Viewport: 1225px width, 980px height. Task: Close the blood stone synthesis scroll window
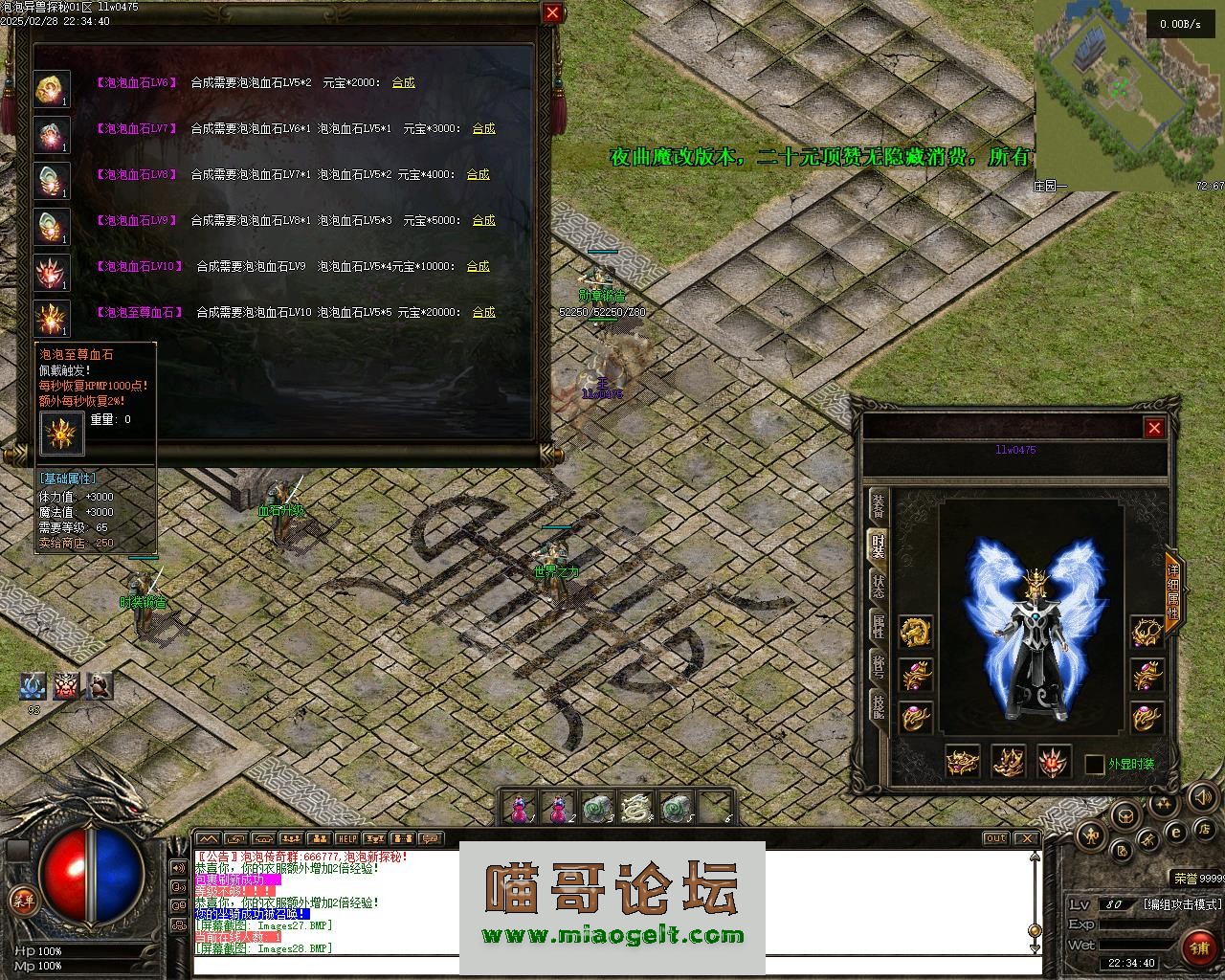point(552,12)
